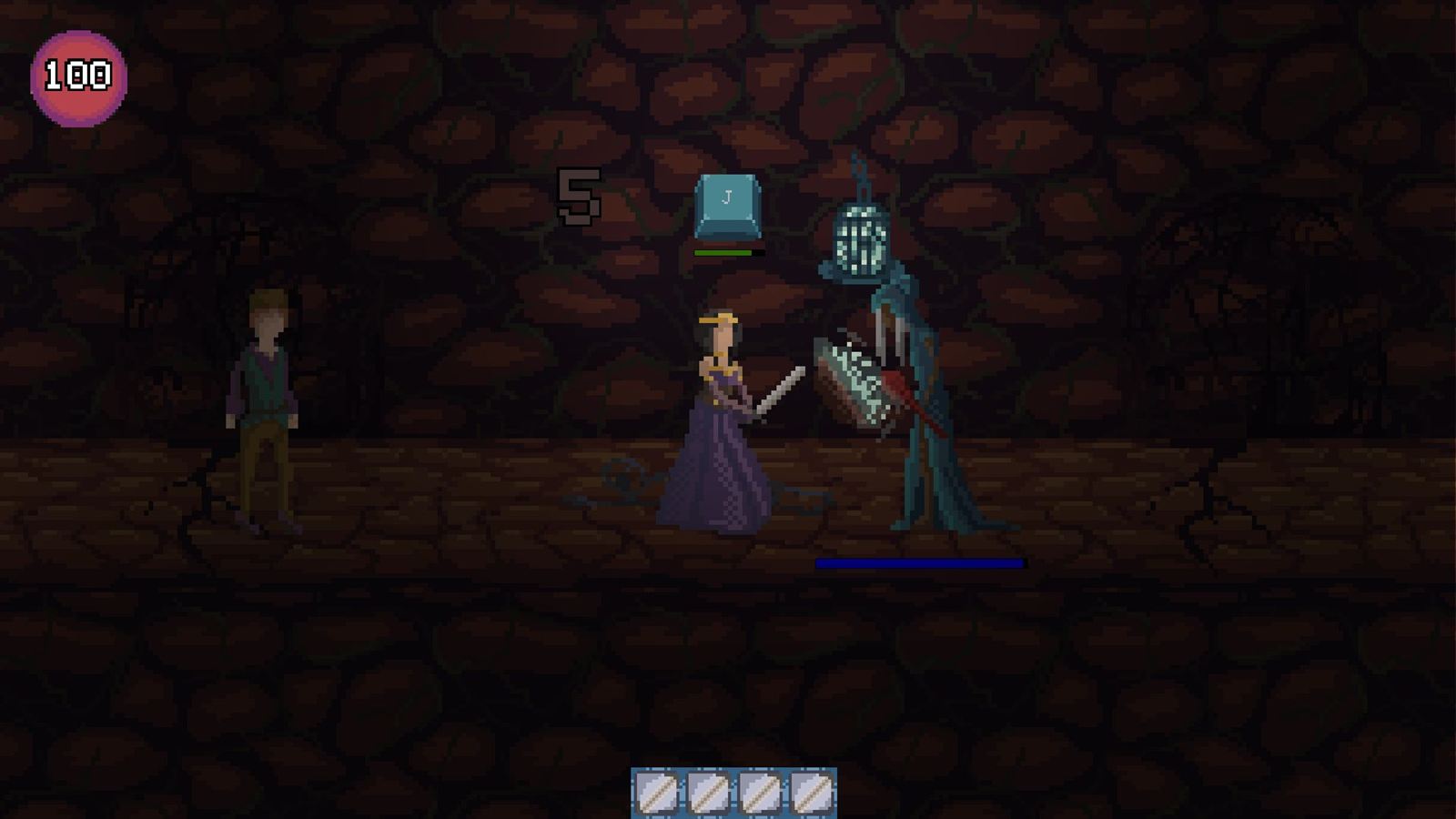Click the enemy's blue health bar

[919, 564]
